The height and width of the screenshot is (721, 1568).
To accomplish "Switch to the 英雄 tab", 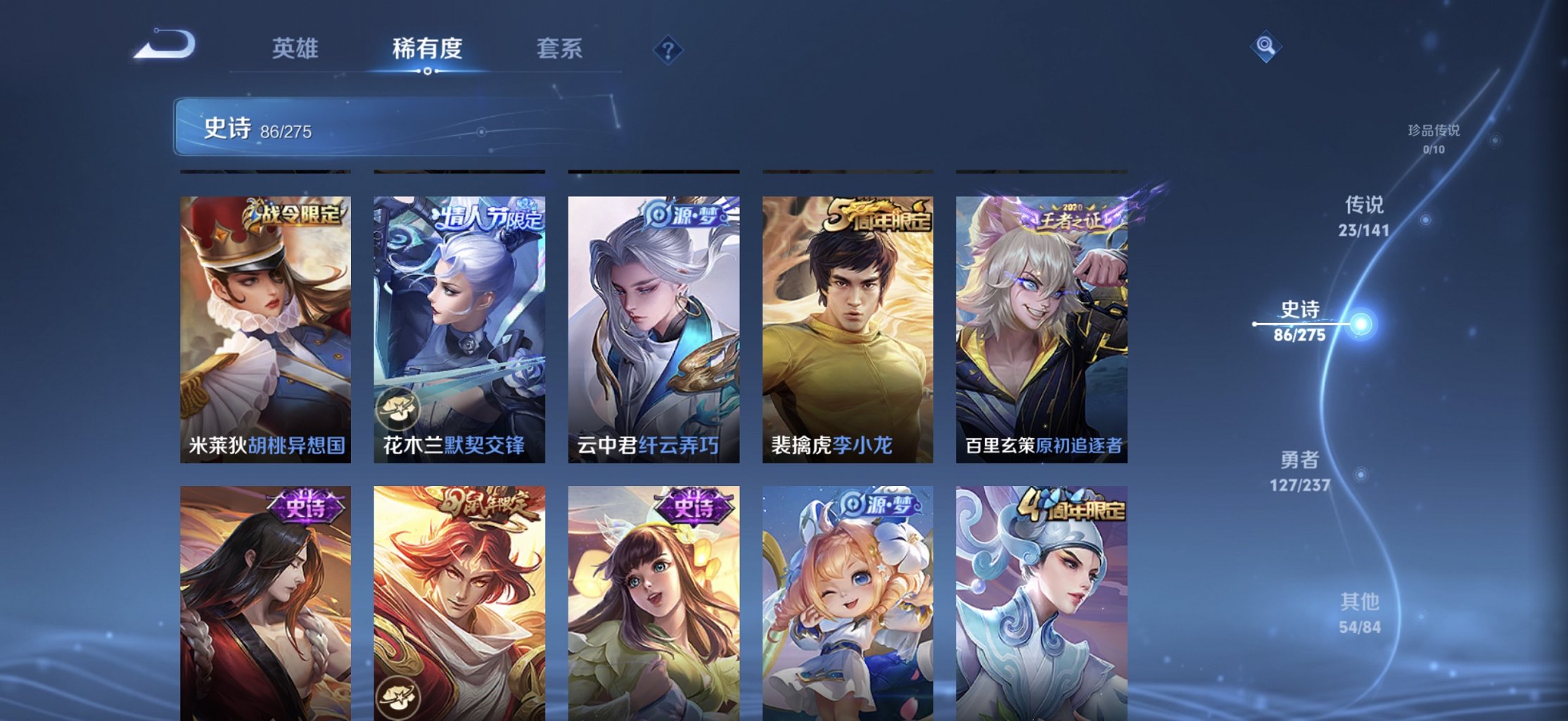I will pyautogui.click(x=296, y=49).
